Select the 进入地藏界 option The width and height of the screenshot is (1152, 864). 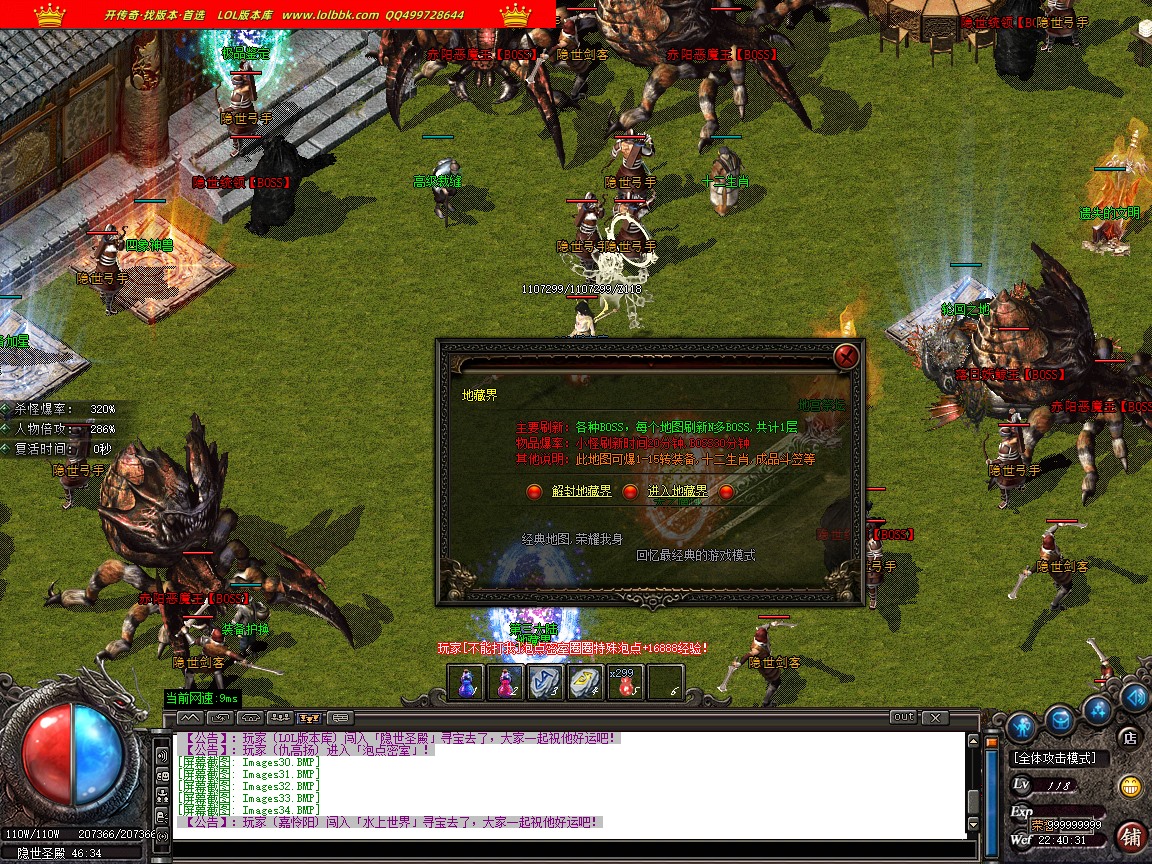coord(677,491)
